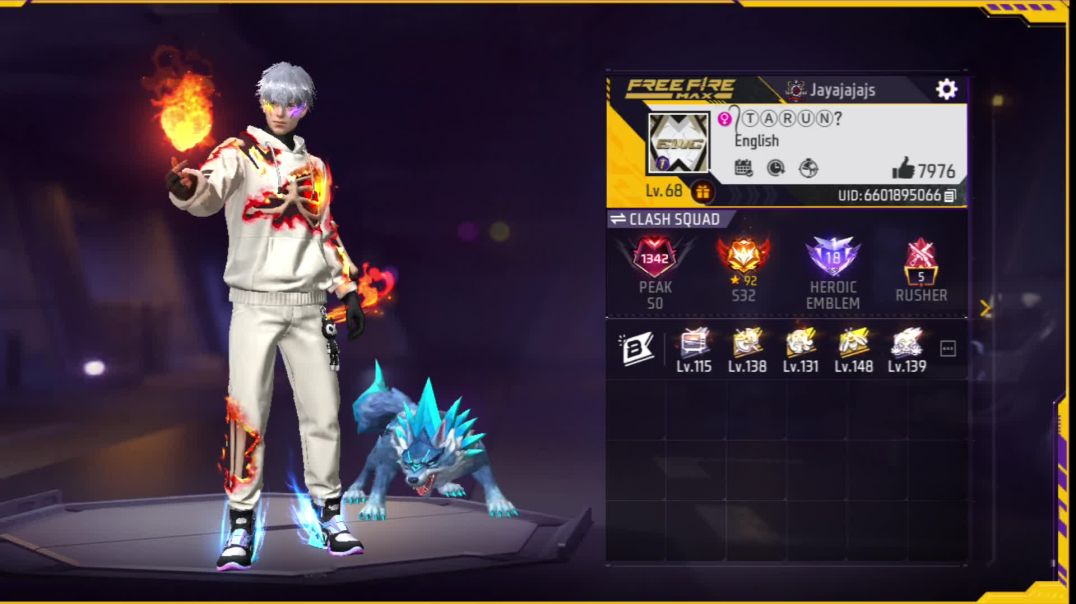
Task: Click the player avatar picture
Action: pos(678,144)
